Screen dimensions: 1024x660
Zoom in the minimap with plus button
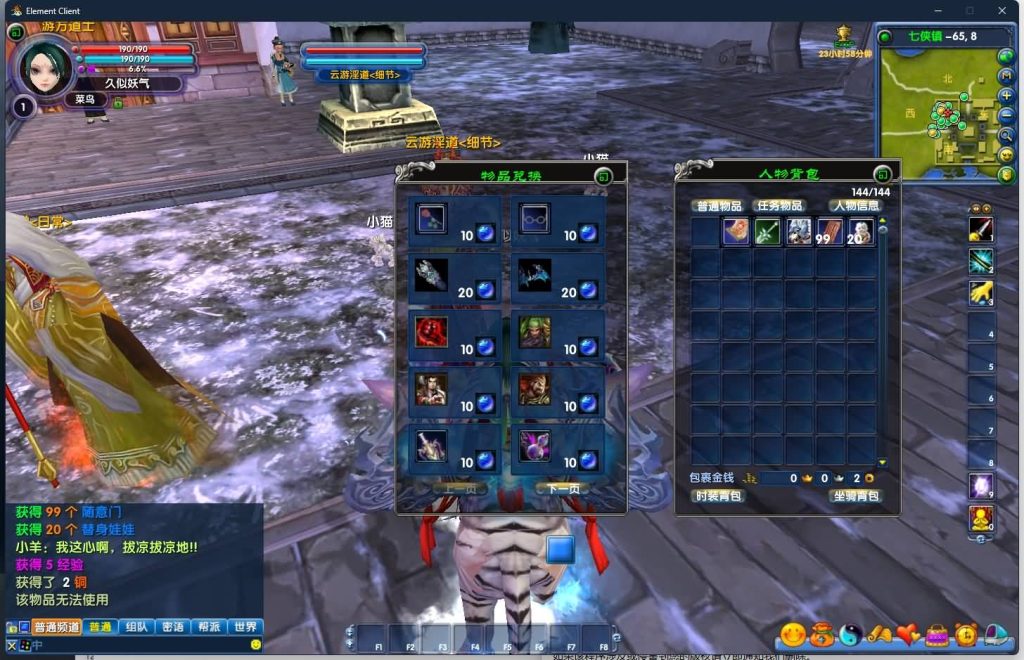coord(1006,96)
